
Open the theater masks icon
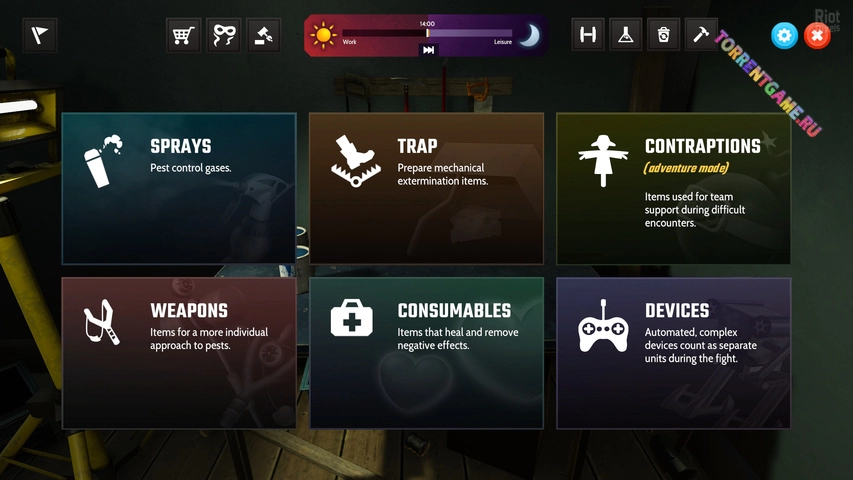pos(223,36)
